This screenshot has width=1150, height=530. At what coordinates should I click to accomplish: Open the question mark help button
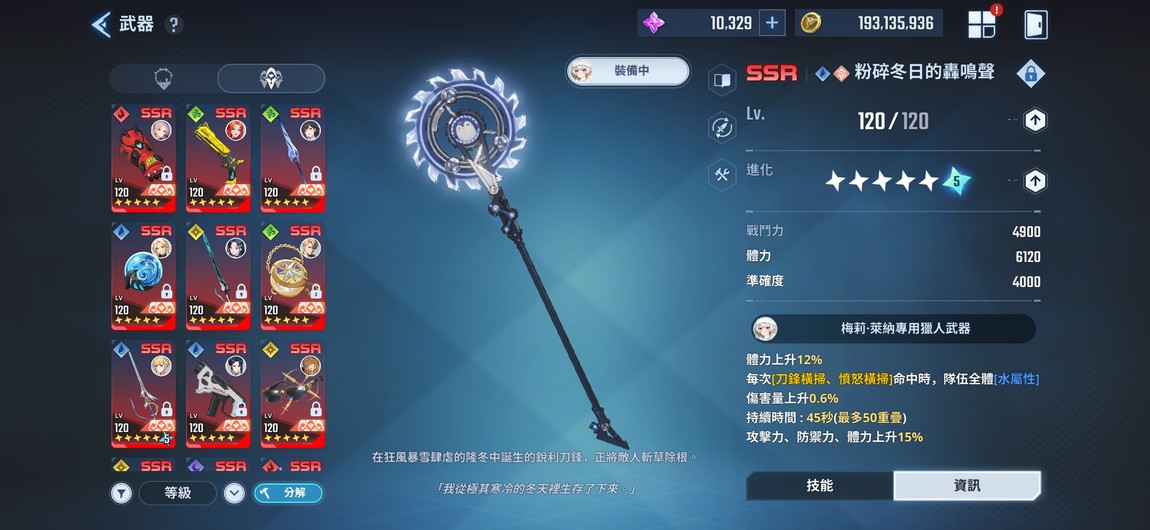point(174,25)
